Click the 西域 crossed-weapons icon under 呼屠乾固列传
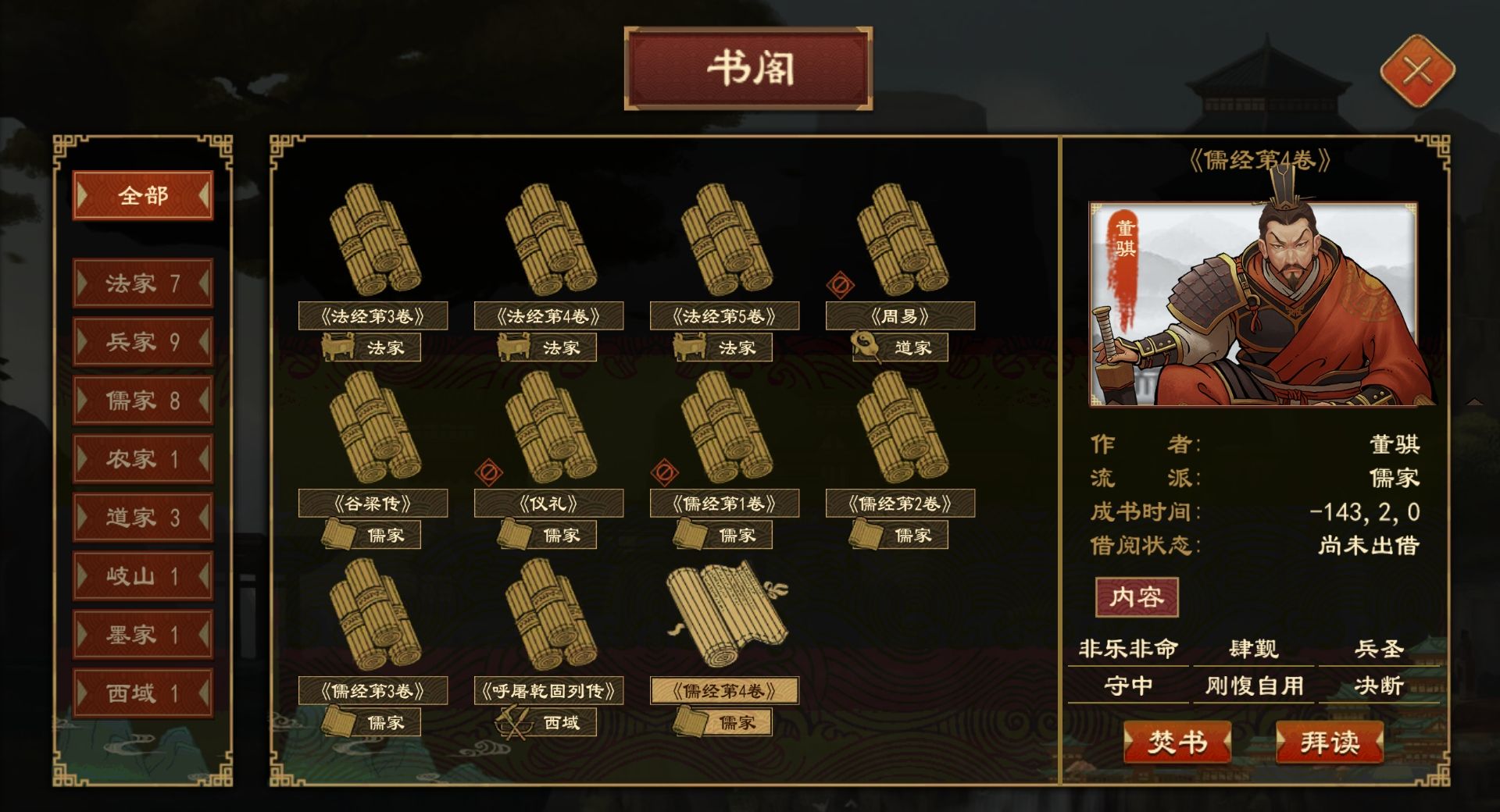Viewport: 1500px width, 812px height. [515, 722]
